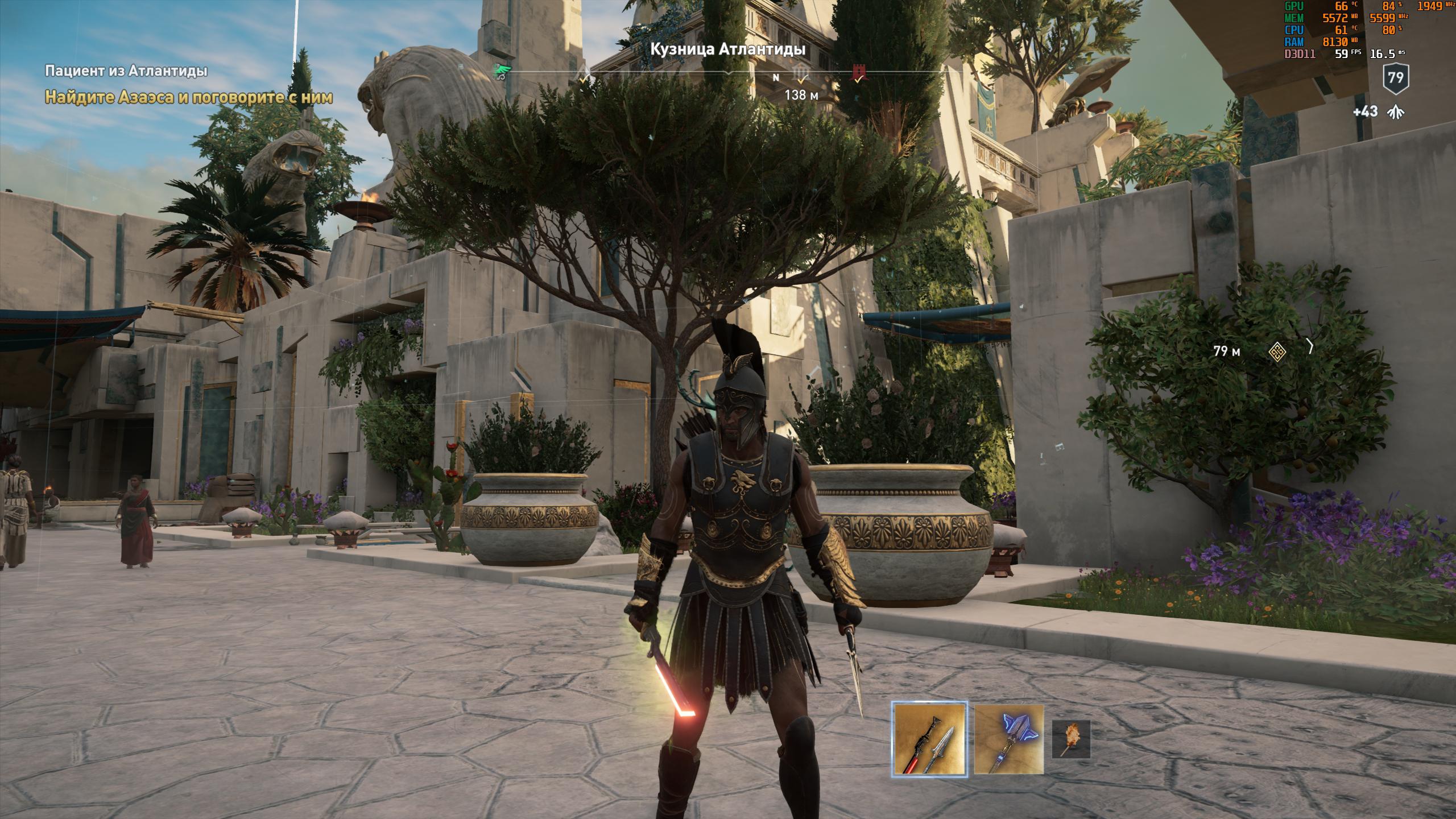Open the tracked quest 'Пациент из Атлантиды'

click(x=126, y=71)
